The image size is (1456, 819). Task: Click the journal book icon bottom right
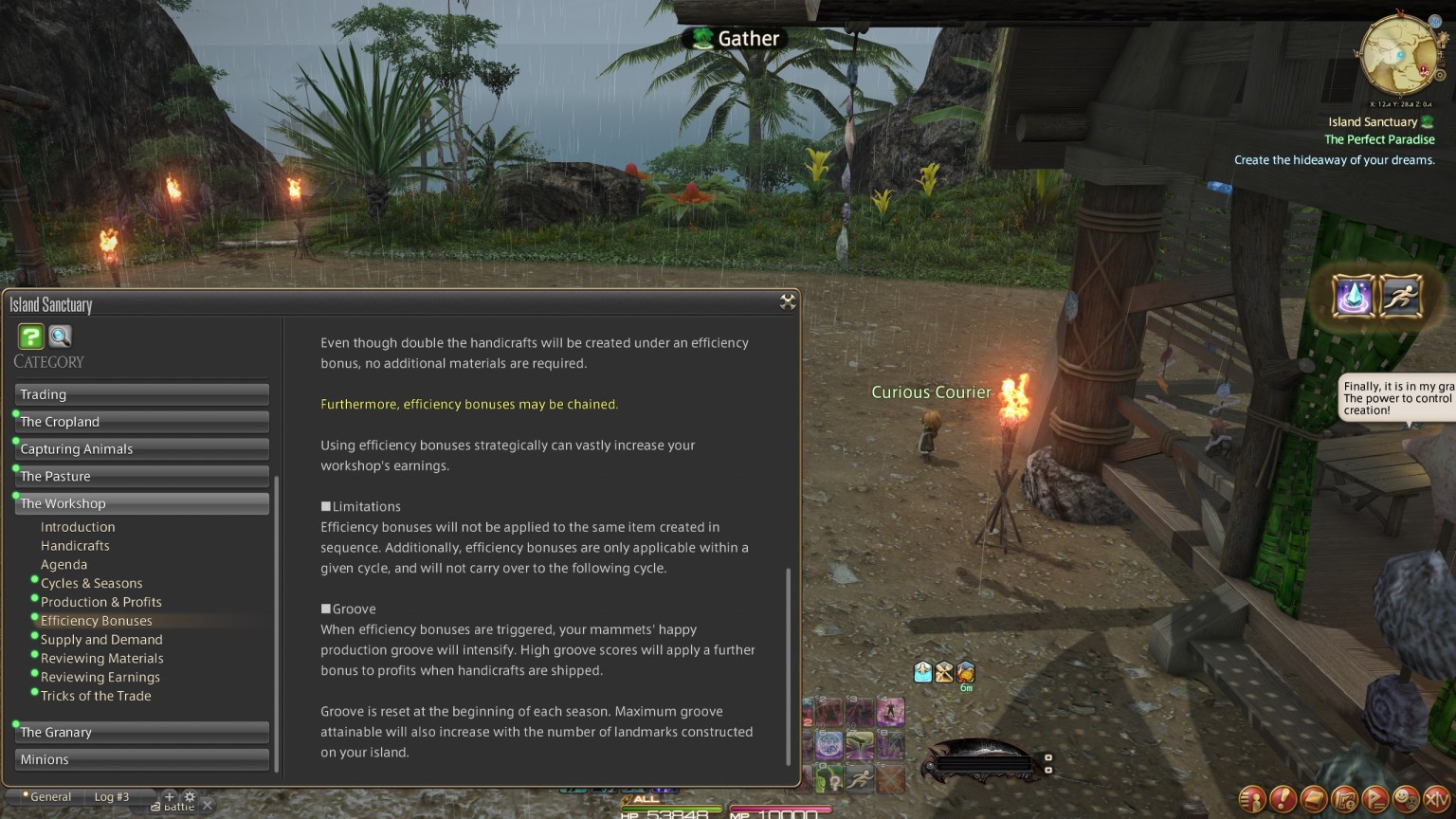tap(1314, 799)
